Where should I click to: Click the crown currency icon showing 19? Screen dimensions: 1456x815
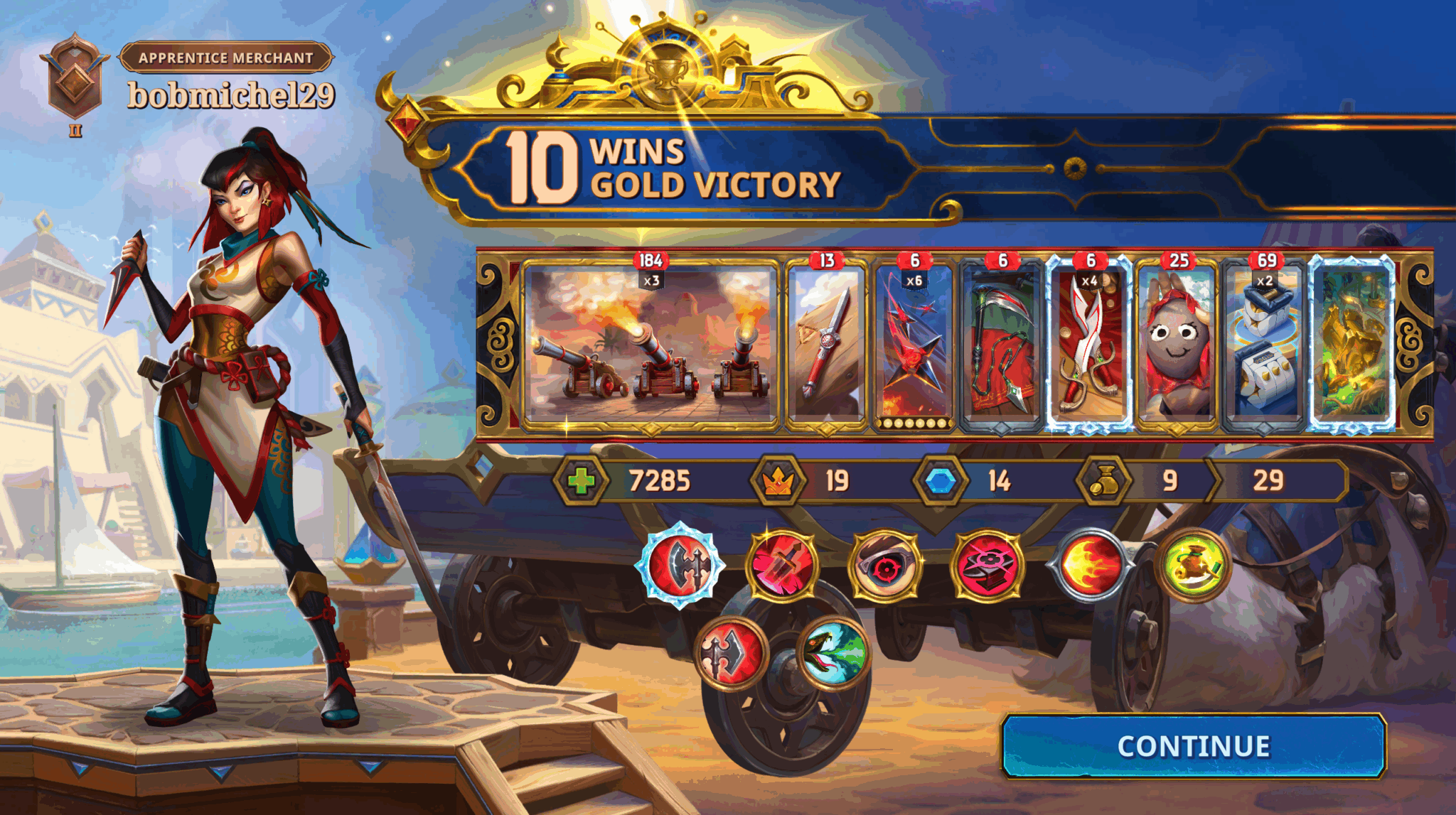point(777,480)
